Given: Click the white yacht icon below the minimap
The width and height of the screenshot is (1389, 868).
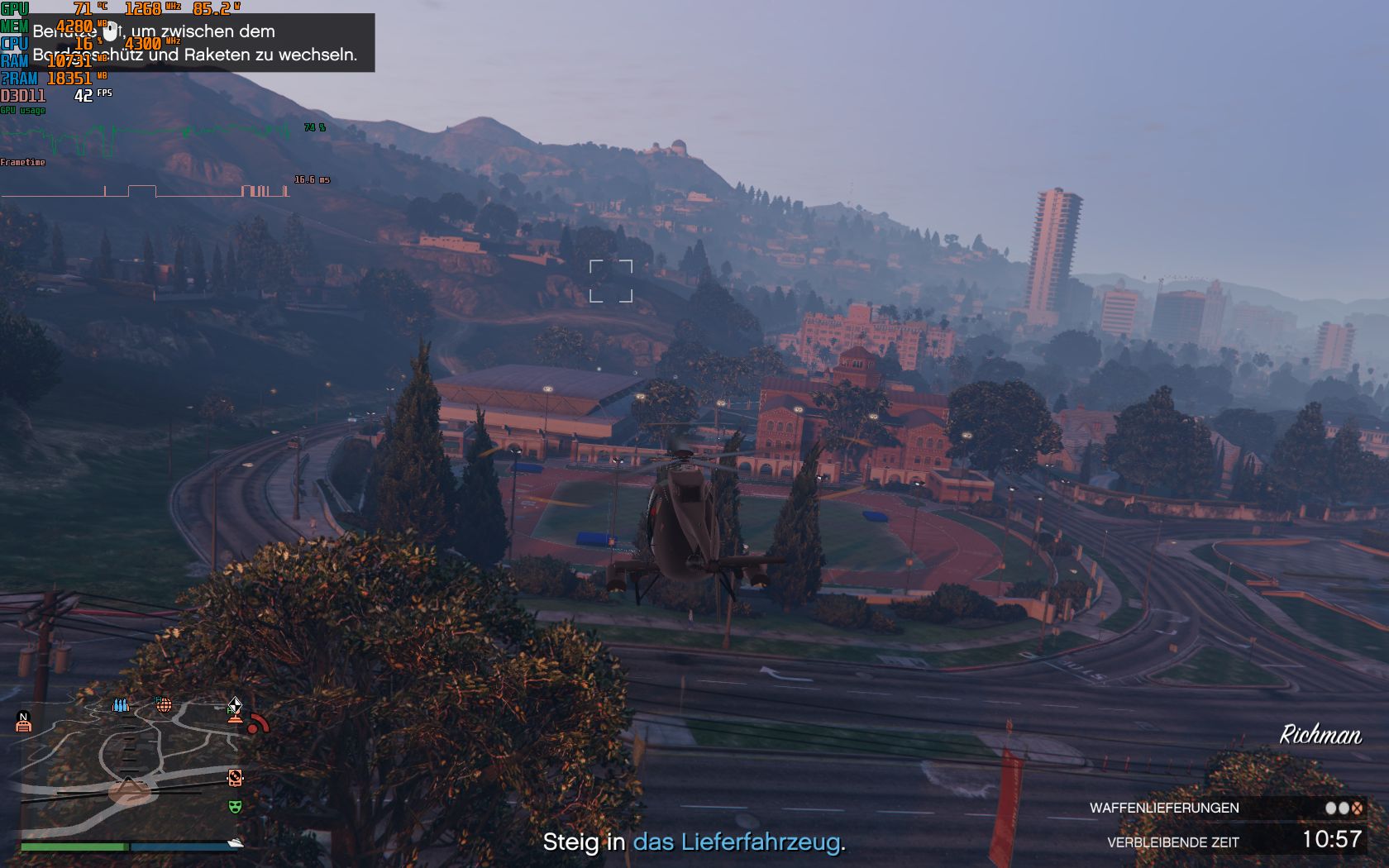Looking at the screenshot, I should [x=236, y=843].
